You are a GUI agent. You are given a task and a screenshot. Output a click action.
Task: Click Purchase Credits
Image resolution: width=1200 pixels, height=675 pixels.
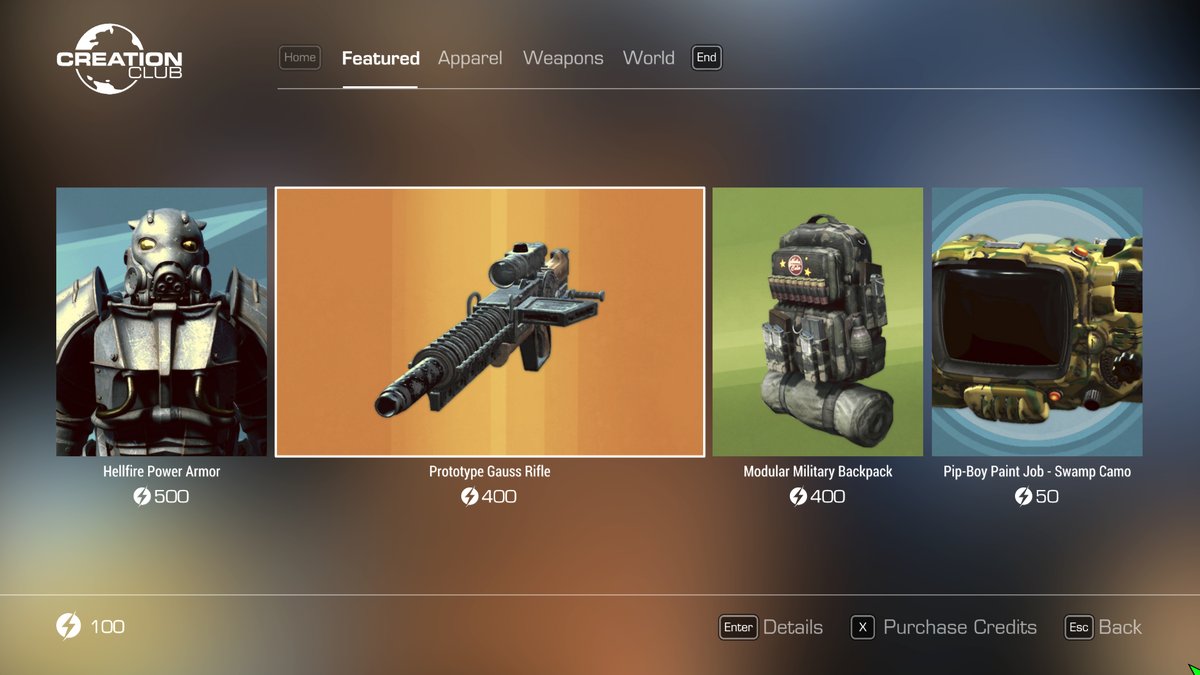tap(944, 627)
